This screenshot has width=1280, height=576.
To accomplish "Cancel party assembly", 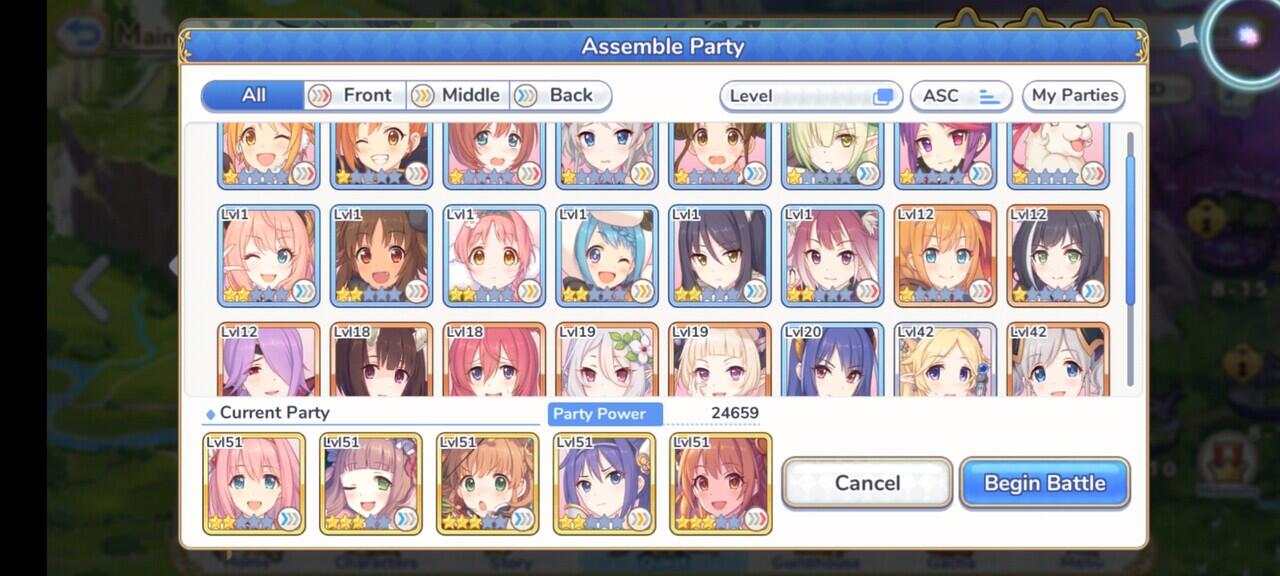I will (x=866, y=483).
